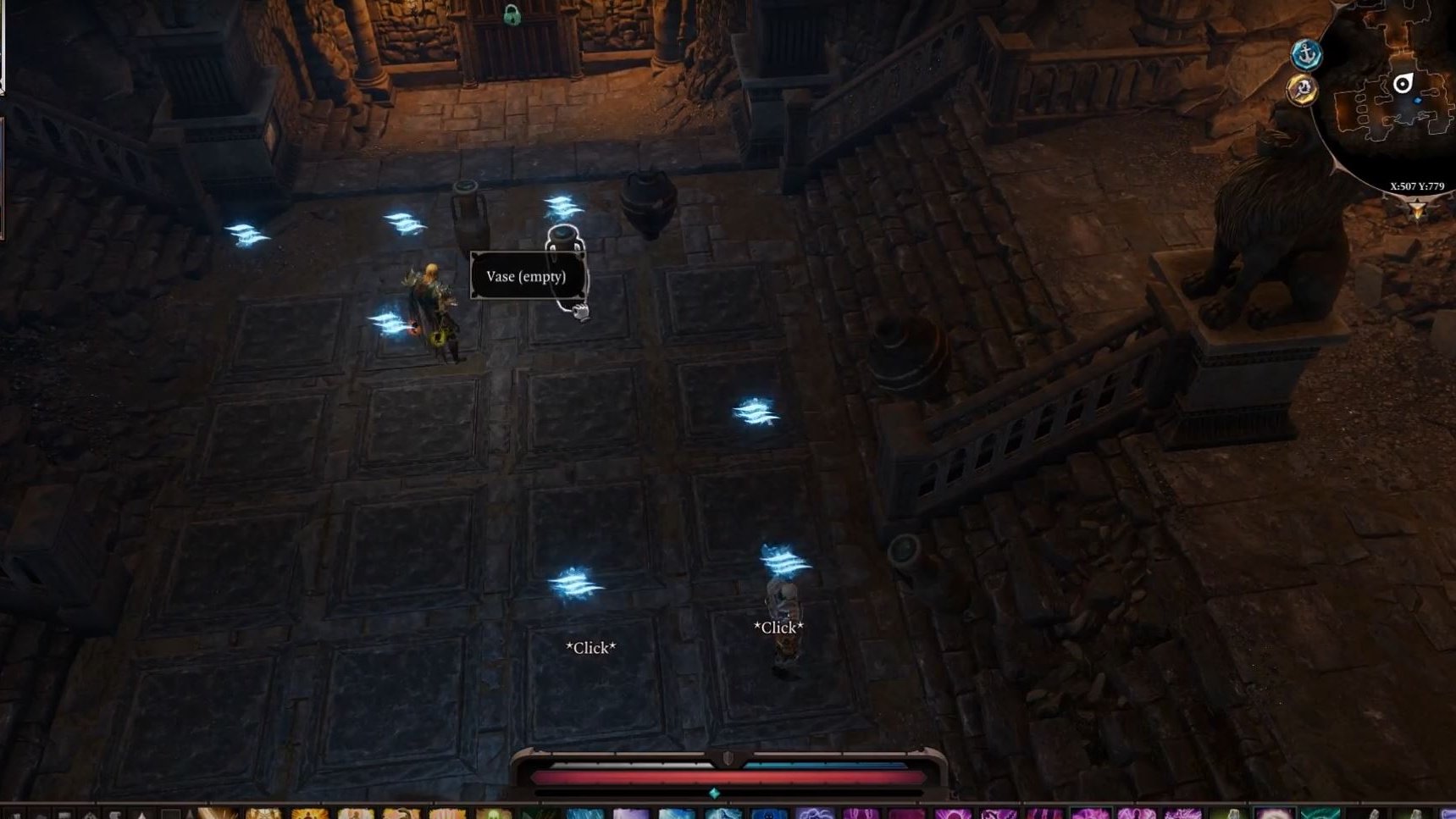Click the orange triangle below the minimap coordinates
This screenshot has width=1456, height=819.
coord(1416,209)
